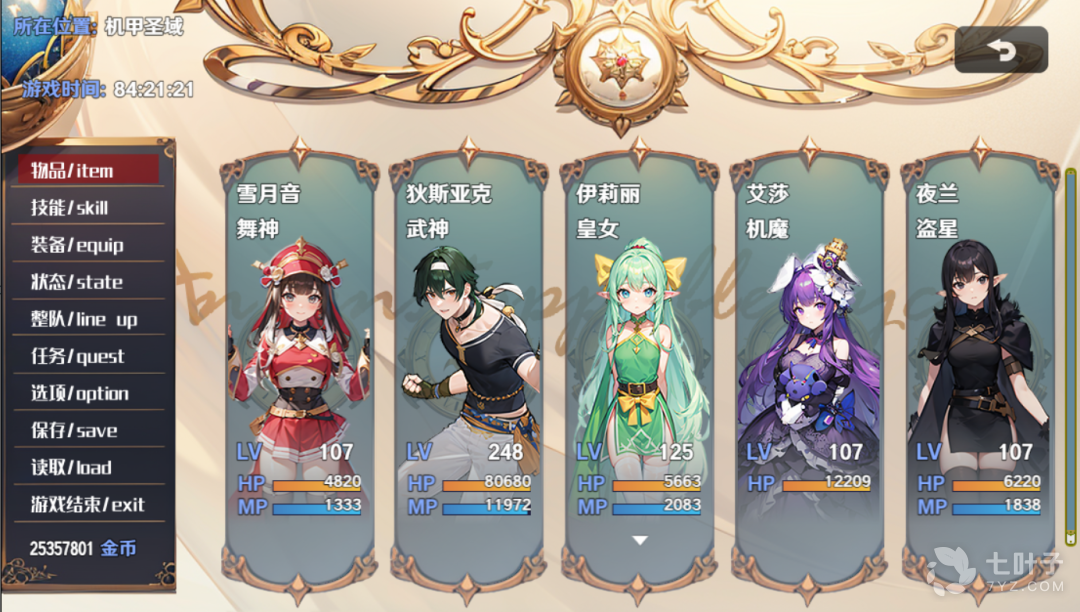Click the back arrow button
Image resolution: width=1080 pixels, height=612 pixels.
[x=1001, y=51]
